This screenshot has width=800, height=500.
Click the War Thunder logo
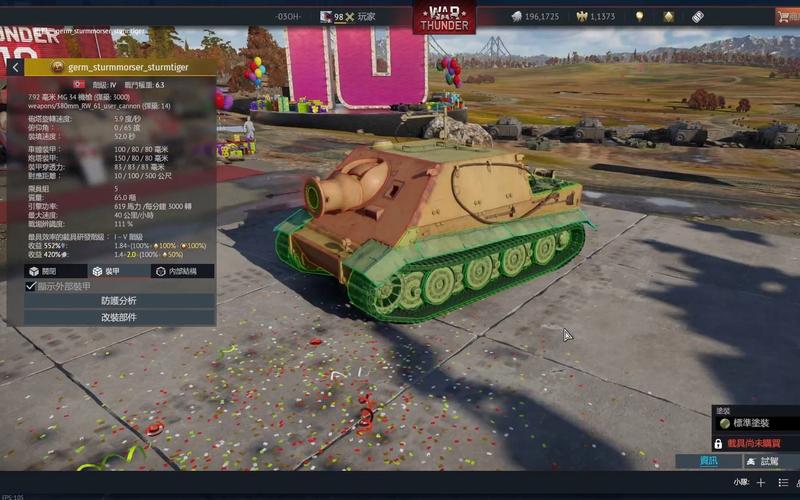[444, 17]
